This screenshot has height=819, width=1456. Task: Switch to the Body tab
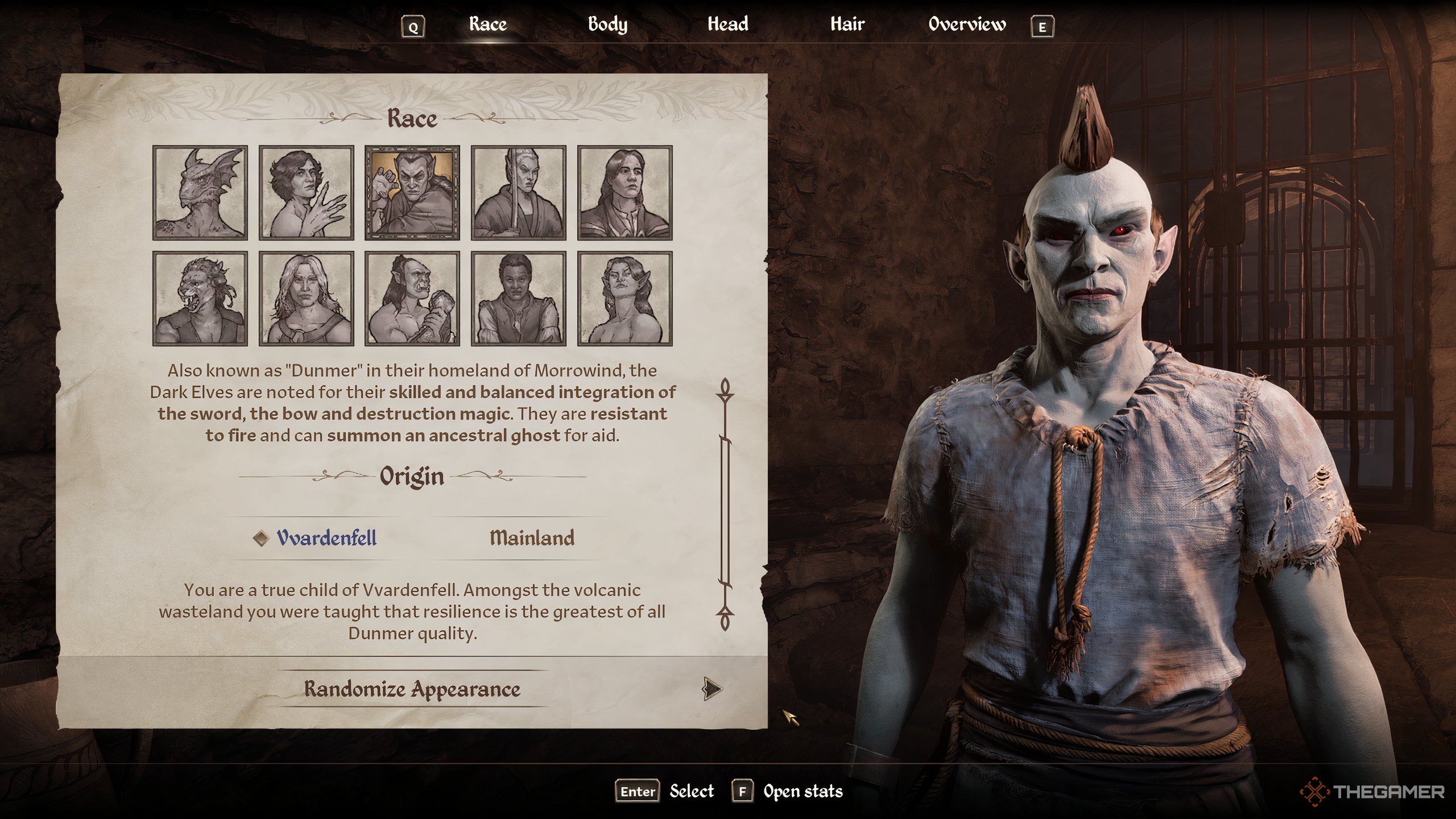[x=607, y=24]
